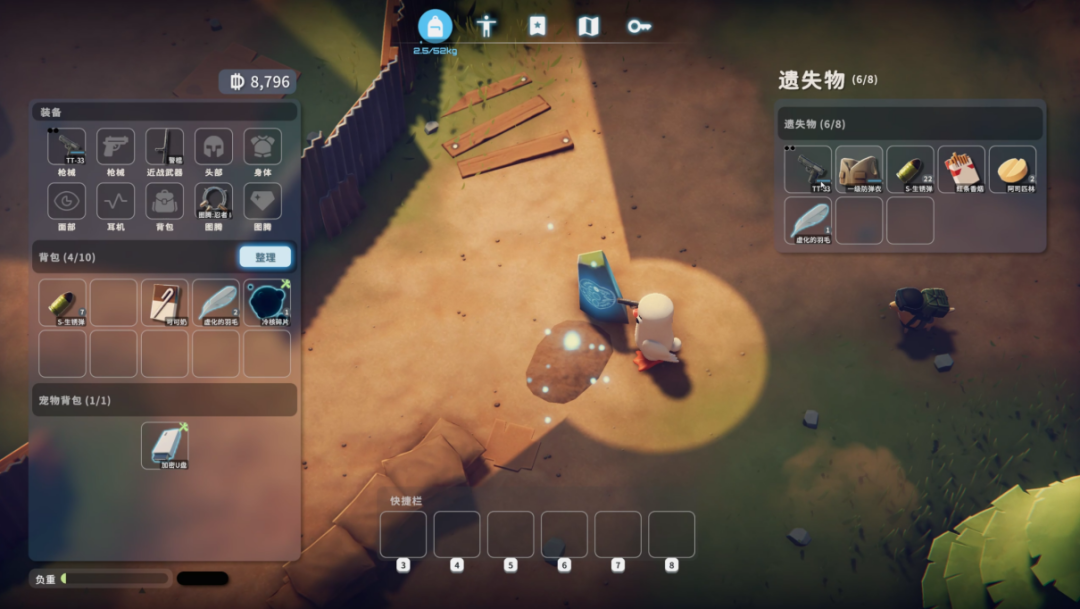This screenshot has height=609, width=1080.
Task: Select the 可可奶 item in backpack
Action: coord(165,302)
